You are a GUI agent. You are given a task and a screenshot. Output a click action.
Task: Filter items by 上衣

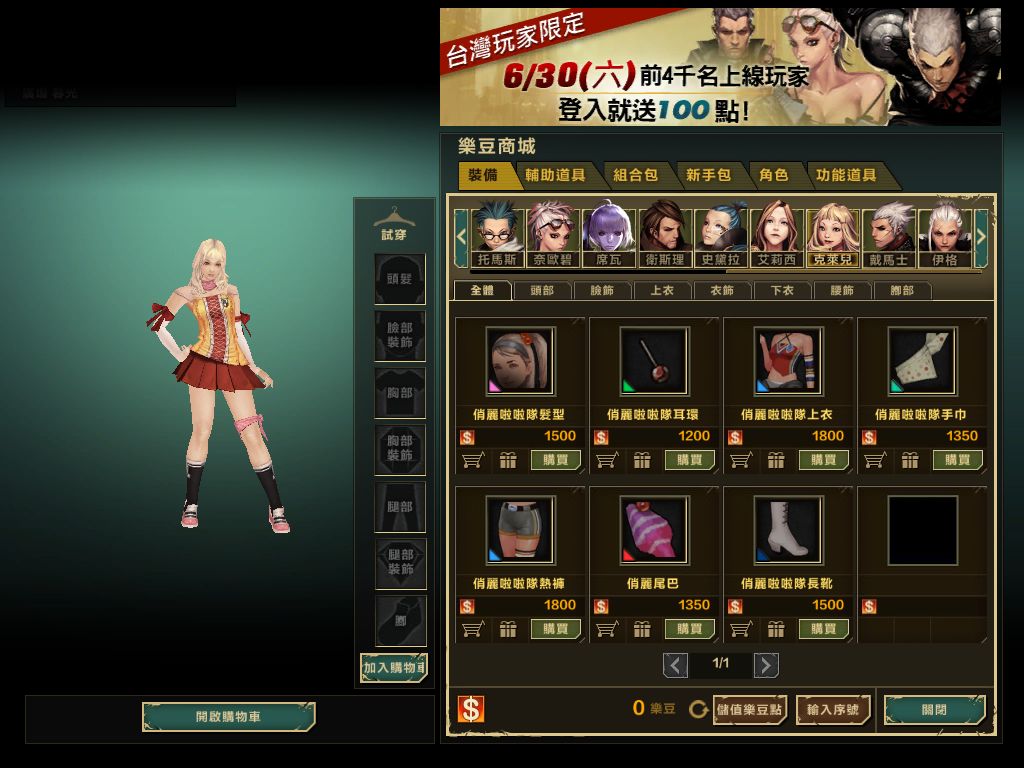(662, 291)
